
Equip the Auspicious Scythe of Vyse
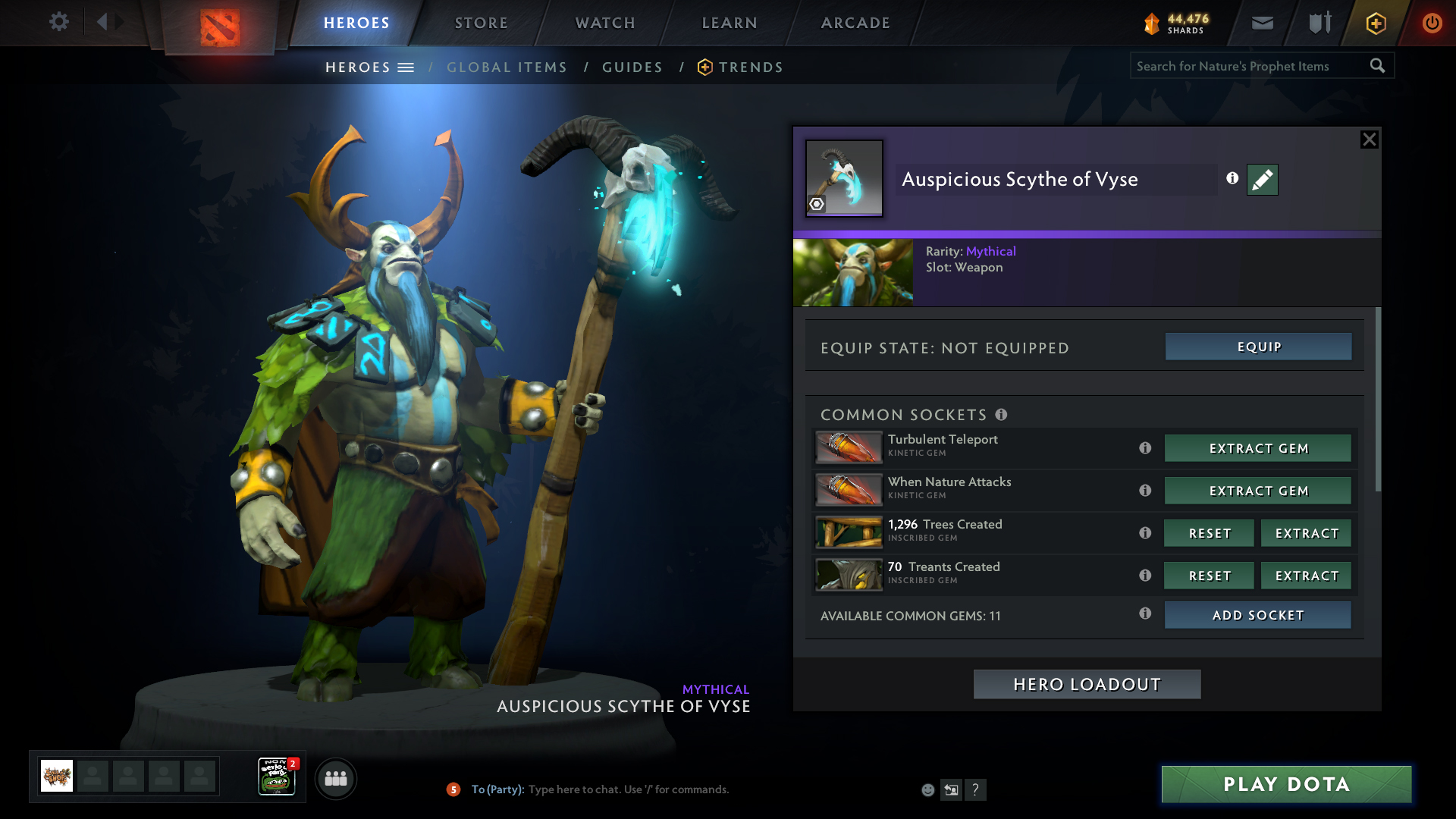[x=1258, y=347]
